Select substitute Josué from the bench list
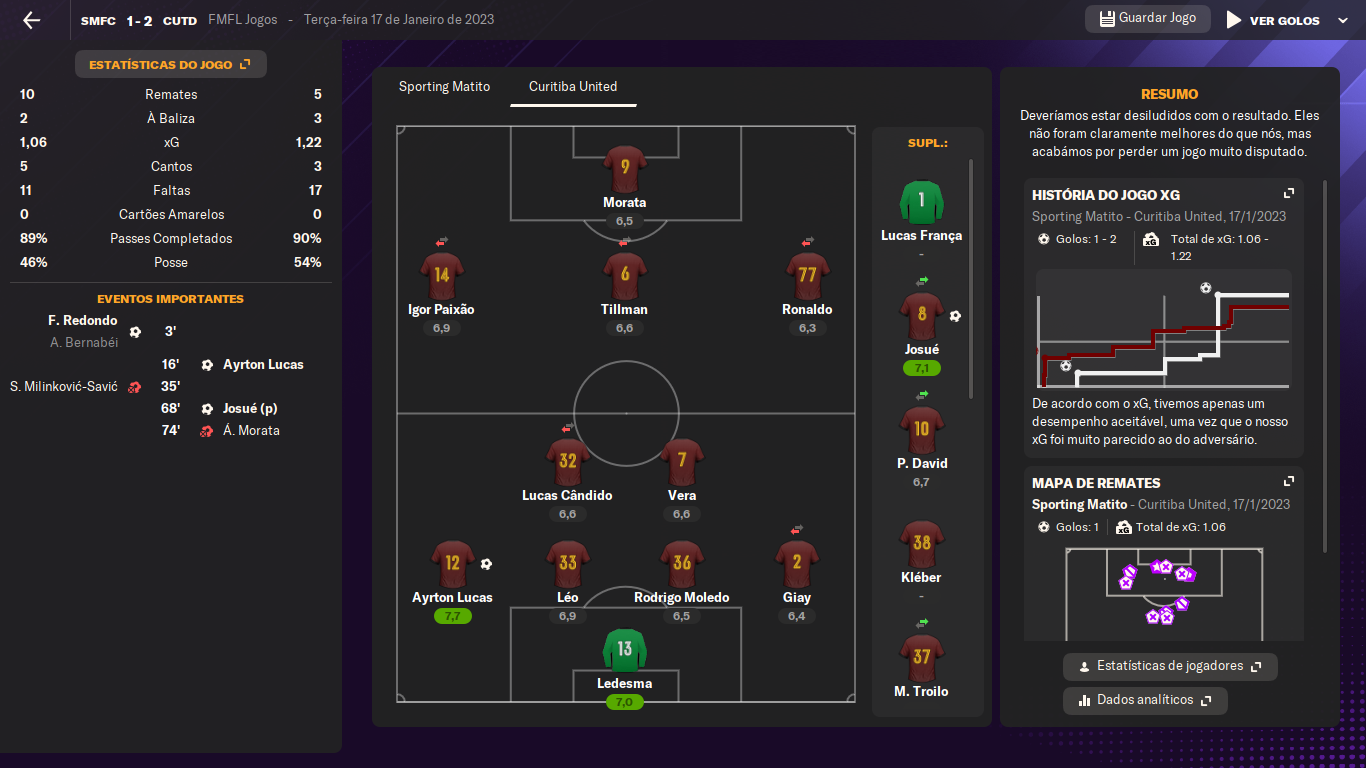This screenshot has height=768, width=1366. (x=921, y=315)
